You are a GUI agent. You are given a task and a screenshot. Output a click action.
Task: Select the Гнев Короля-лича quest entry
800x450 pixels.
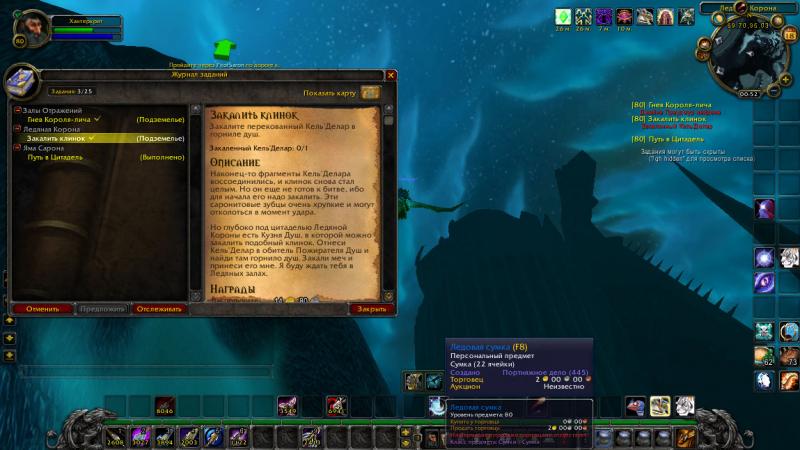[x=62, y=119]
